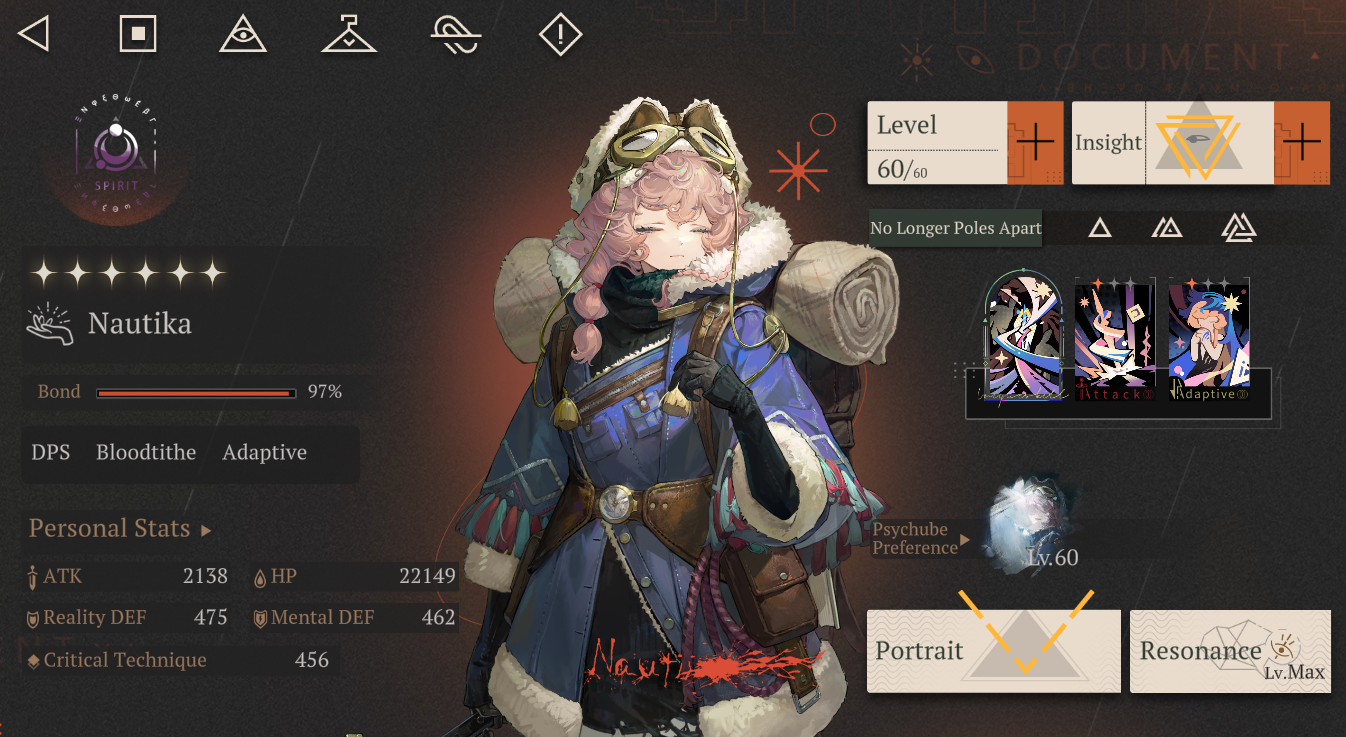This screenshot has height=737, width=1346.
Task: Tap the plus beside Insight
Action: [1301, 143]
